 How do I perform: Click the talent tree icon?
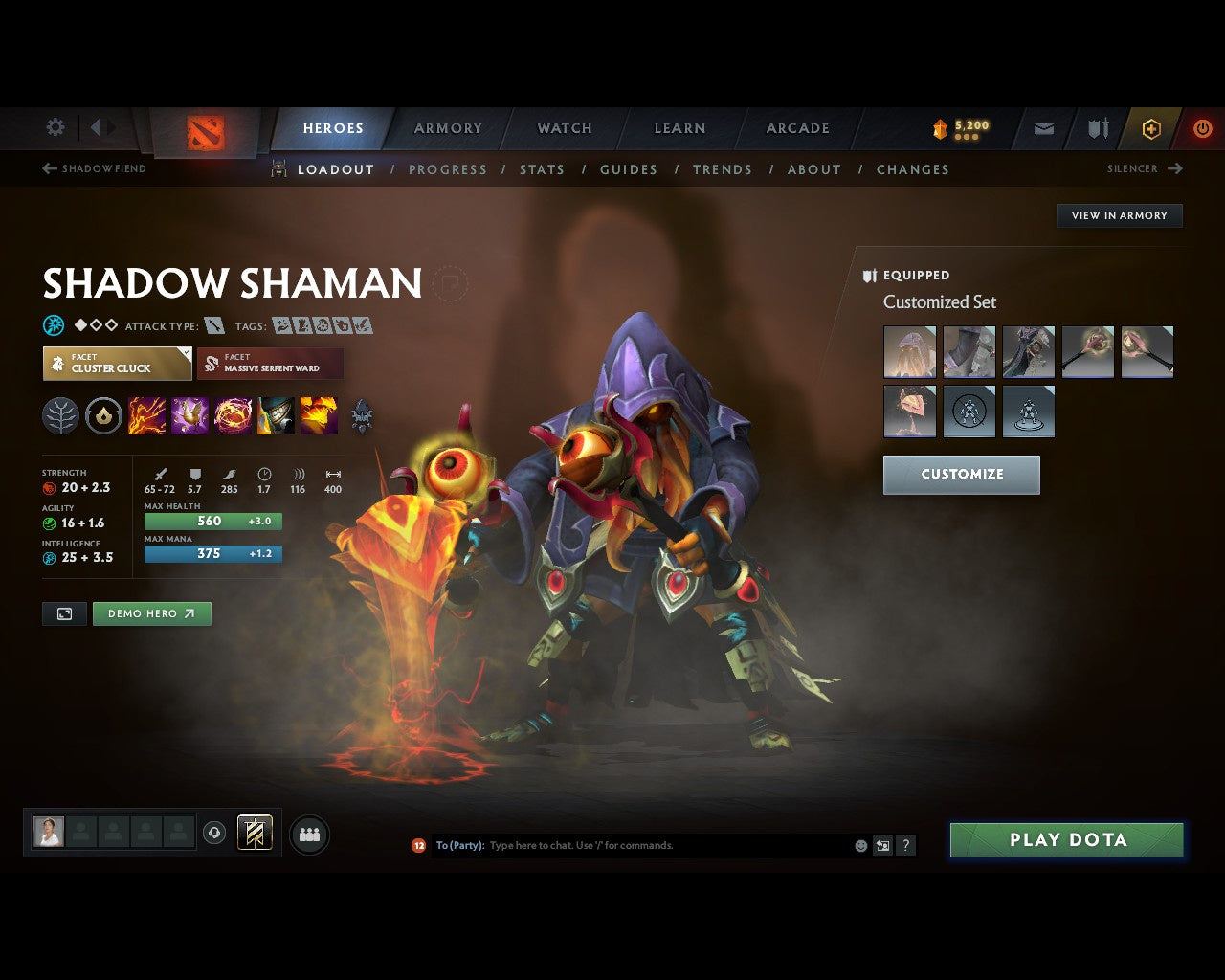59,414
